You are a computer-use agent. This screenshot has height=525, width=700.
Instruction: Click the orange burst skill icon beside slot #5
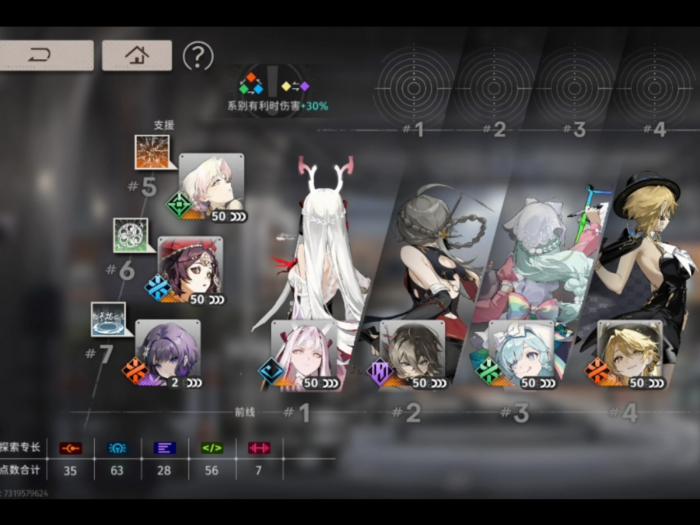coord(152,152)
